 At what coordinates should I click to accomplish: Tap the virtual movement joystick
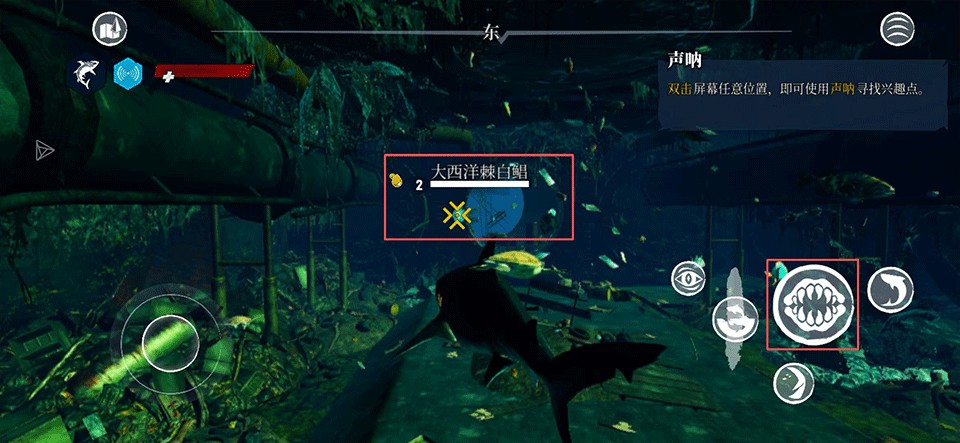(x=170, y=342)
